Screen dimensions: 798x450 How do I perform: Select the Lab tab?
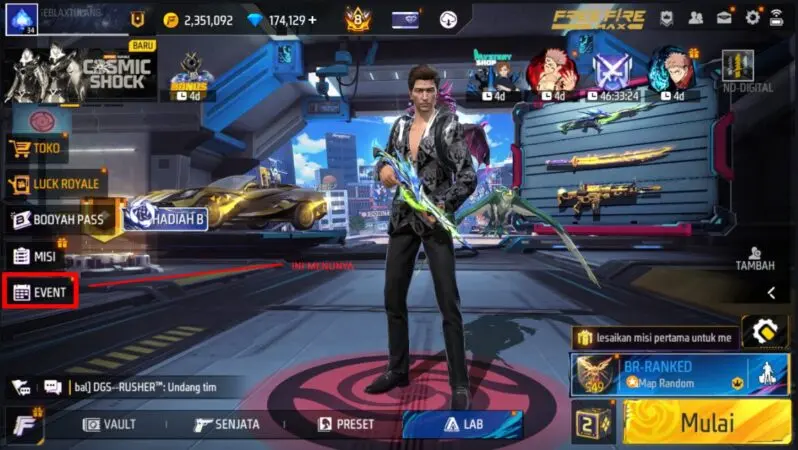(462, 424)
